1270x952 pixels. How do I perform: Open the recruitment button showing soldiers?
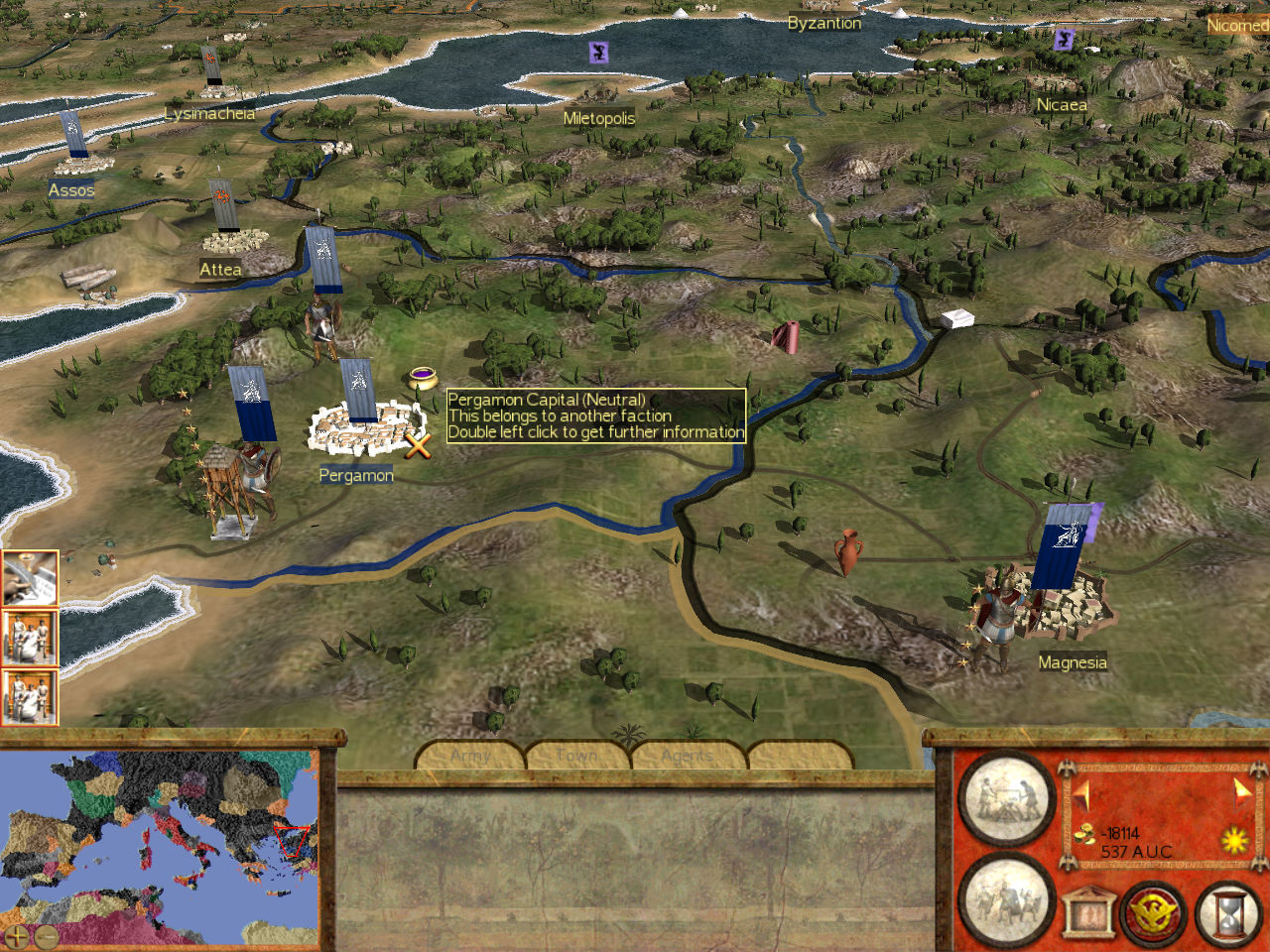coord(1005,900)
